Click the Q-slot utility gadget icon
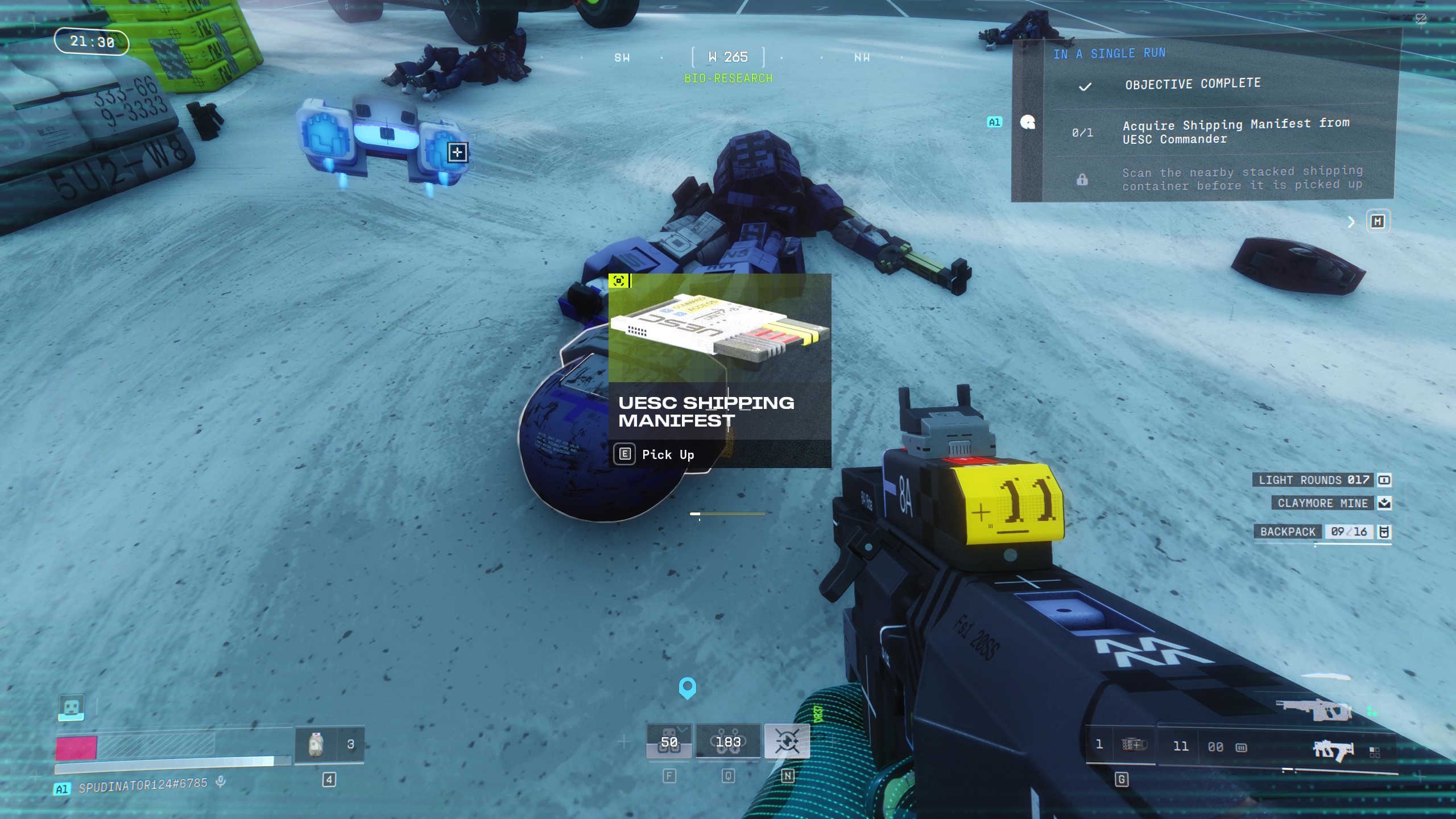Image resolution: width=1456 pixels, height=819 pixels. (728, 741)
